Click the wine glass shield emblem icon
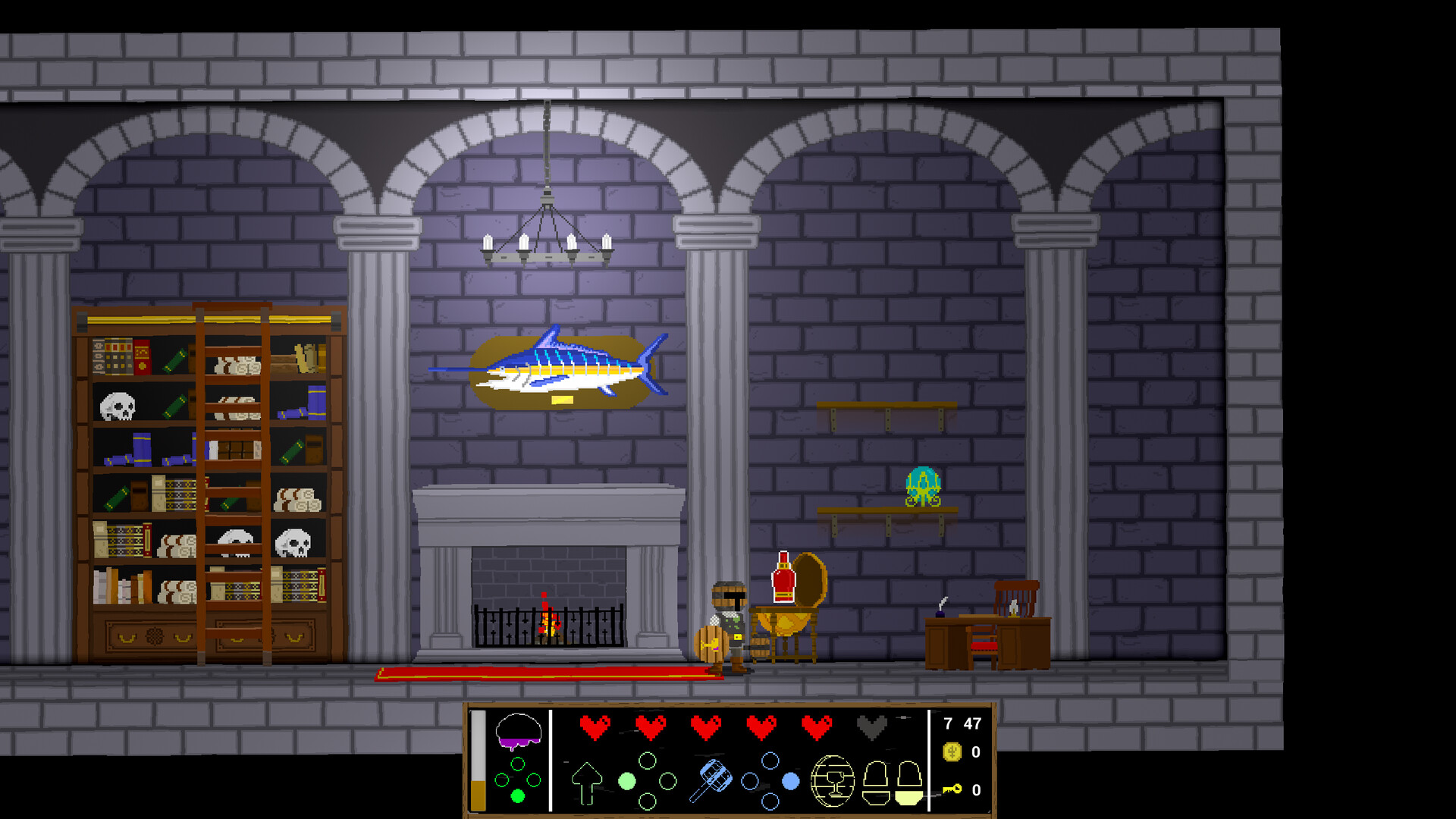1456x819 pixels. (833, 780)
